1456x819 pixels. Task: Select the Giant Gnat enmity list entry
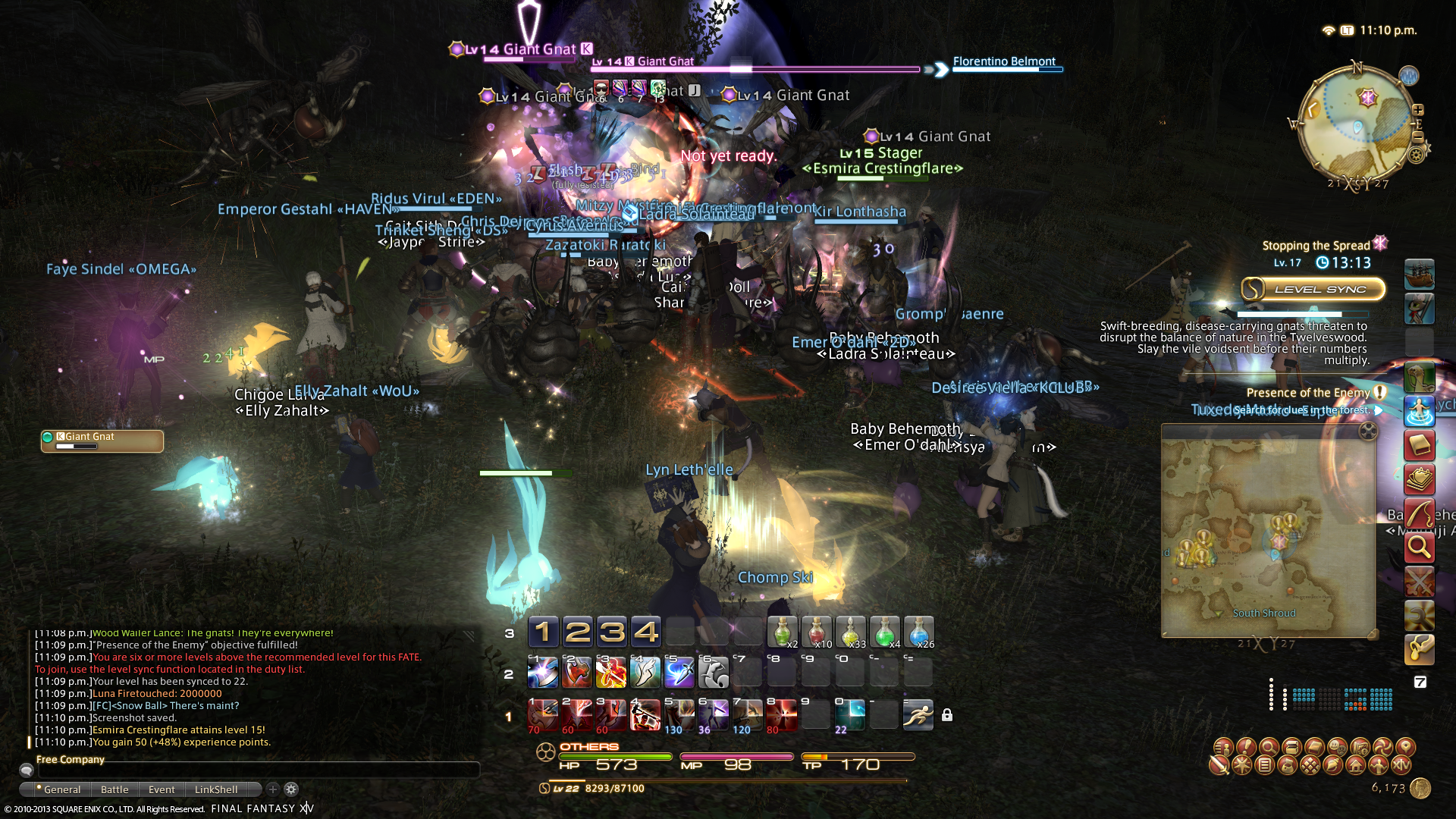pyautogui.click(x=102, y=440)
